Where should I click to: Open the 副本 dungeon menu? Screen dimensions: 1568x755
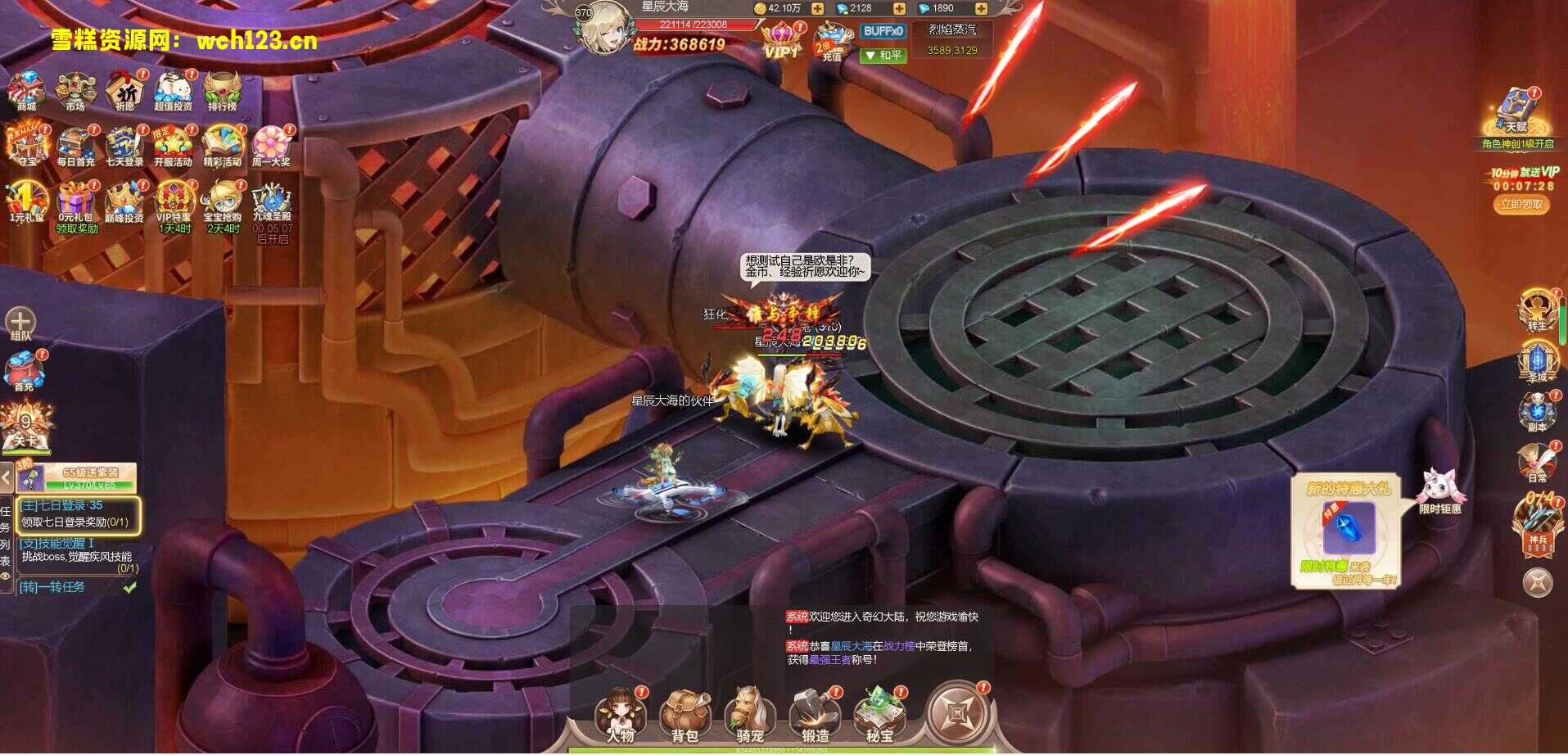[x=1537, y=409]
